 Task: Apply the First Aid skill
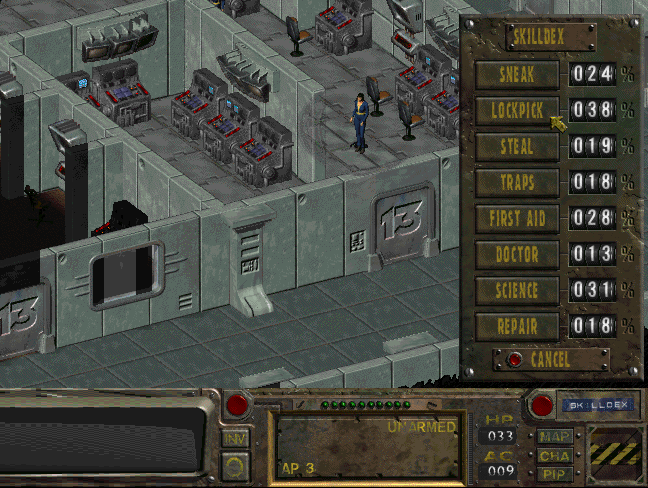pyautogui.click(x=517, y=218)
